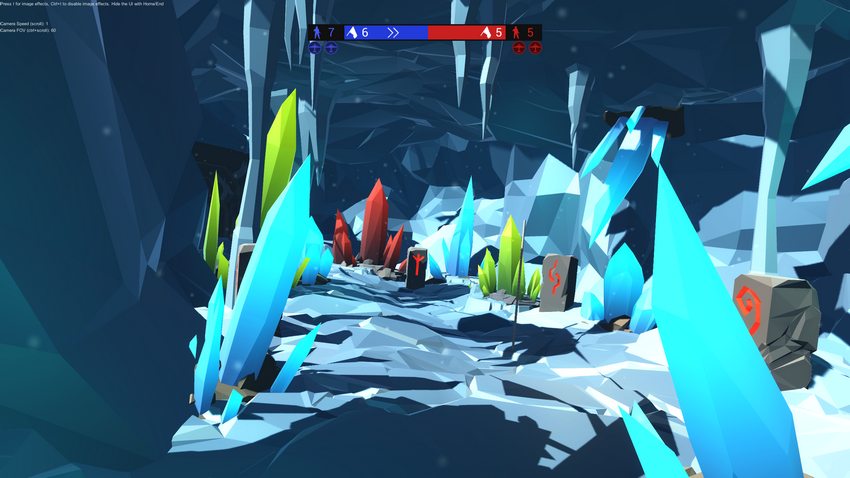Click the blue team flag icon
Image resolution: width=850 pixels, height=478 pixels.
click(x=351, y=32)
